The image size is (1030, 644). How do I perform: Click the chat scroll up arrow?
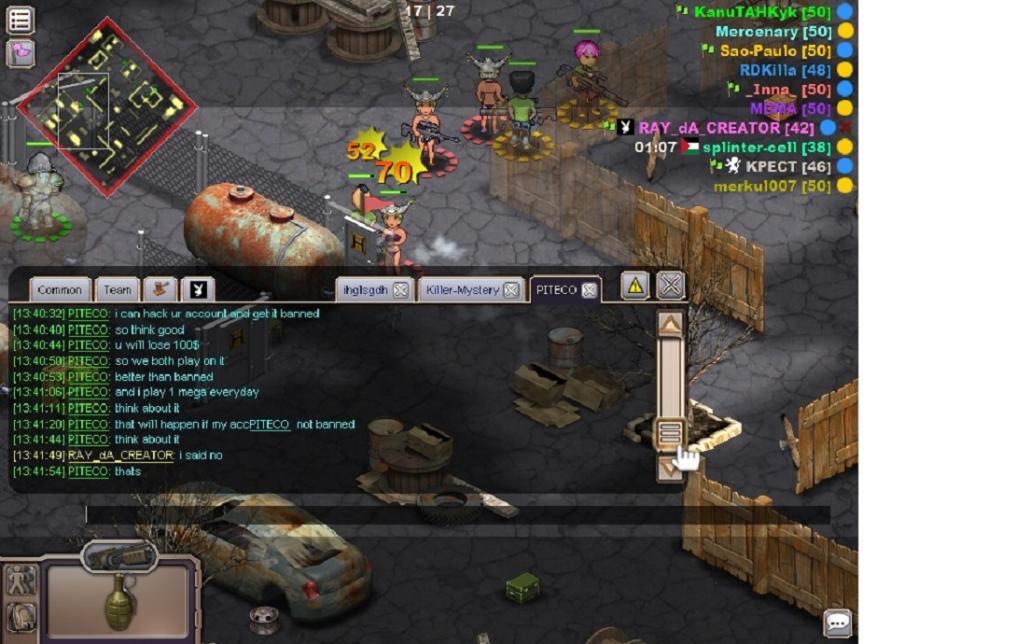point(670,324)
